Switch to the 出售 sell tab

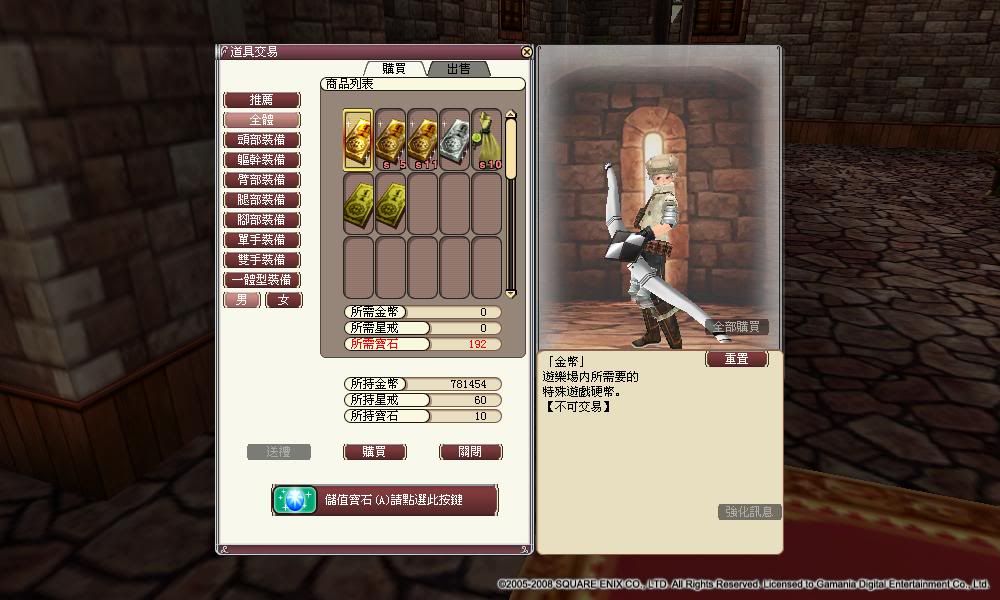point(458,68)
